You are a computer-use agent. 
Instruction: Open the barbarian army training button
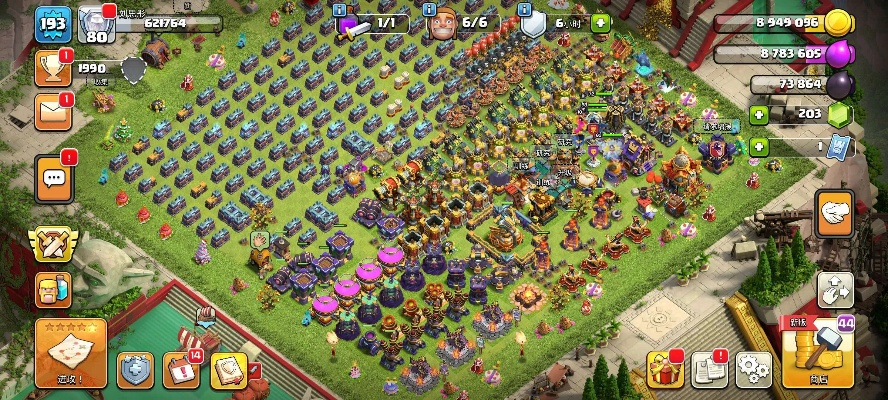[x=52, y=290]
